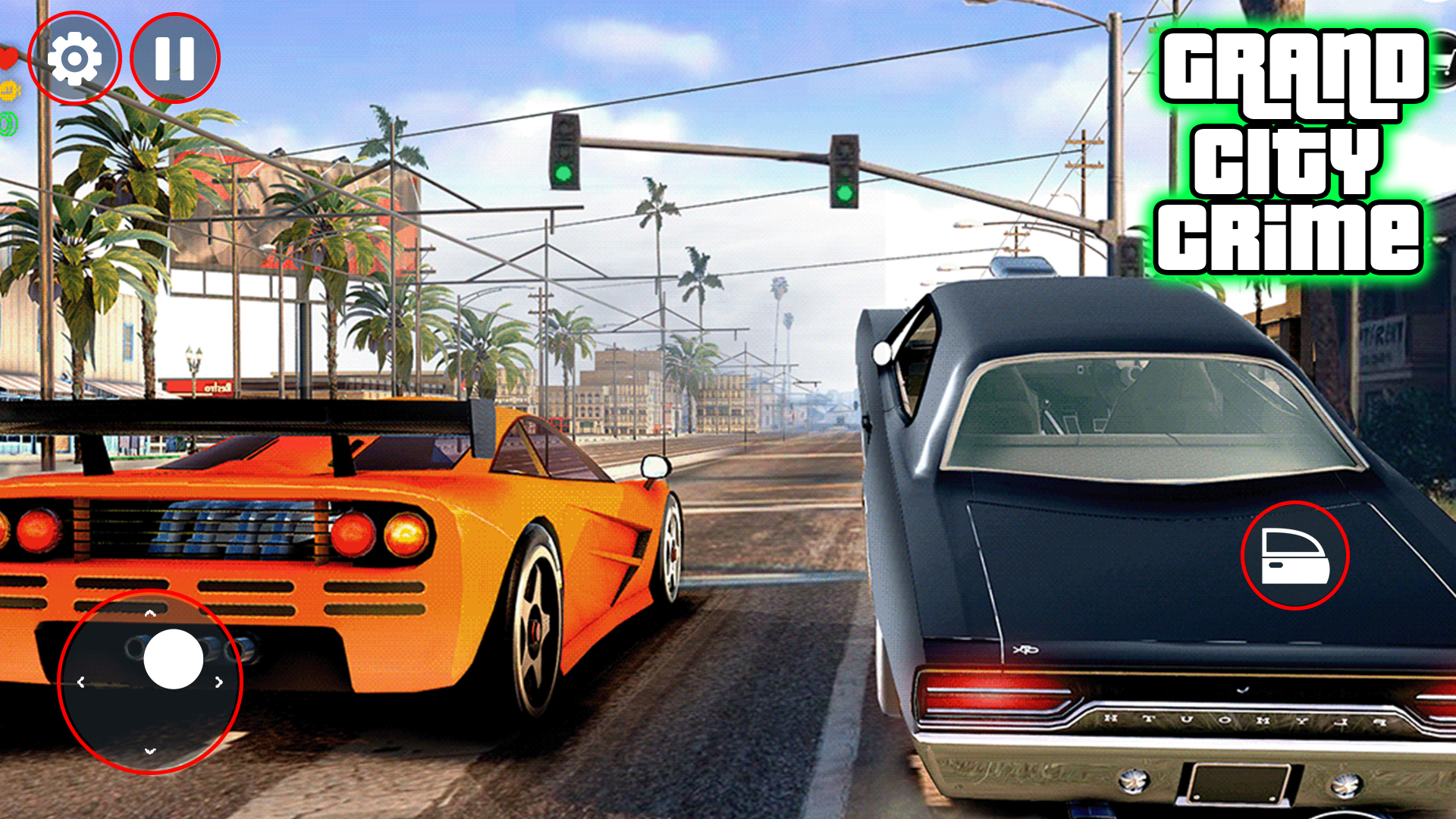Open the settings gear menu
Screen dimensions: 1456x819
(74, 60)
